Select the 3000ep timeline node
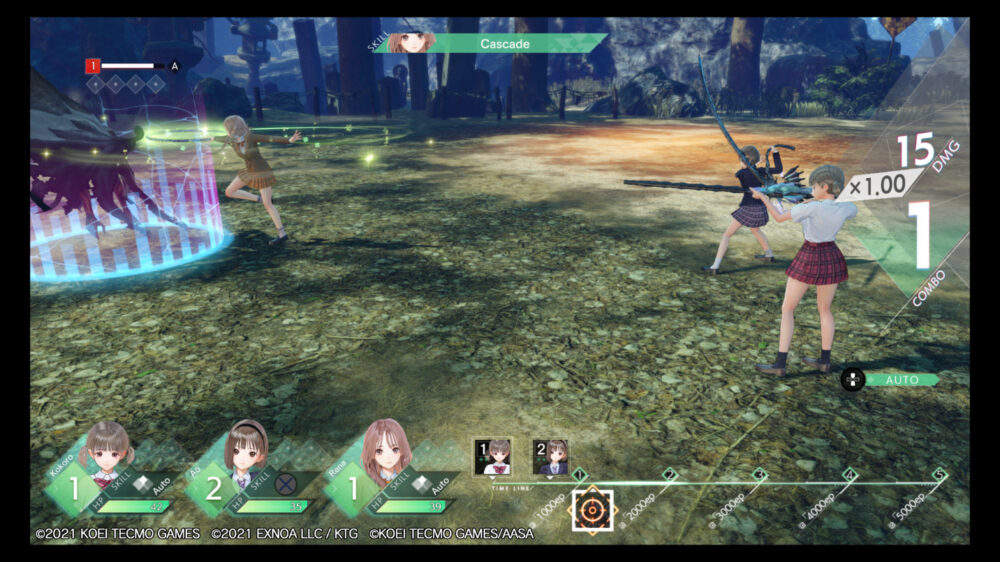1000x562 pixels. click(x=759, y=475)
